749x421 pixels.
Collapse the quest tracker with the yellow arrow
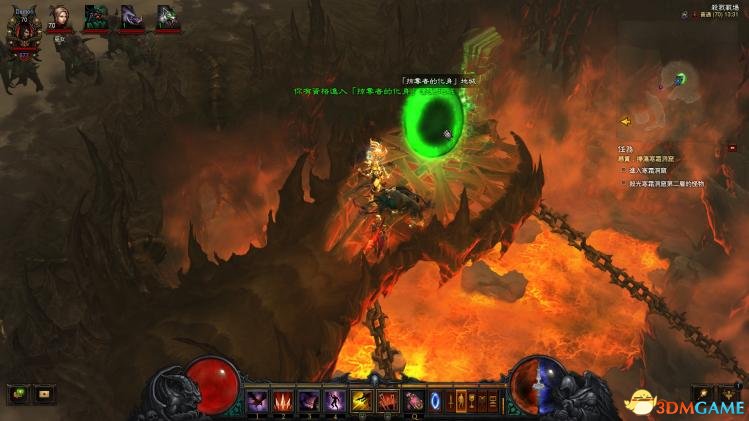tap(625, 122)
